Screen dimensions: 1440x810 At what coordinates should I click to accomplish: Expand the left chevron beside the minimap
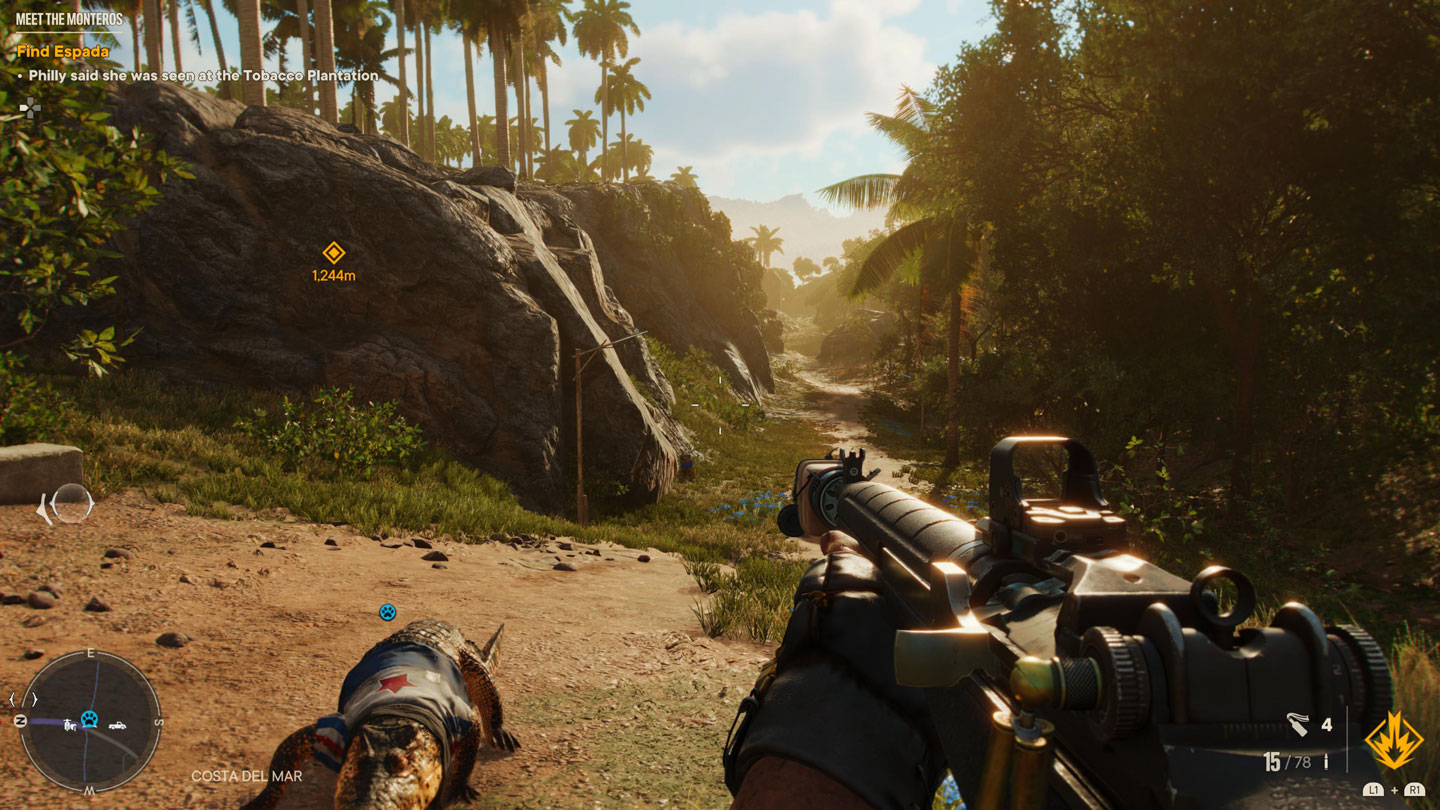11,699
